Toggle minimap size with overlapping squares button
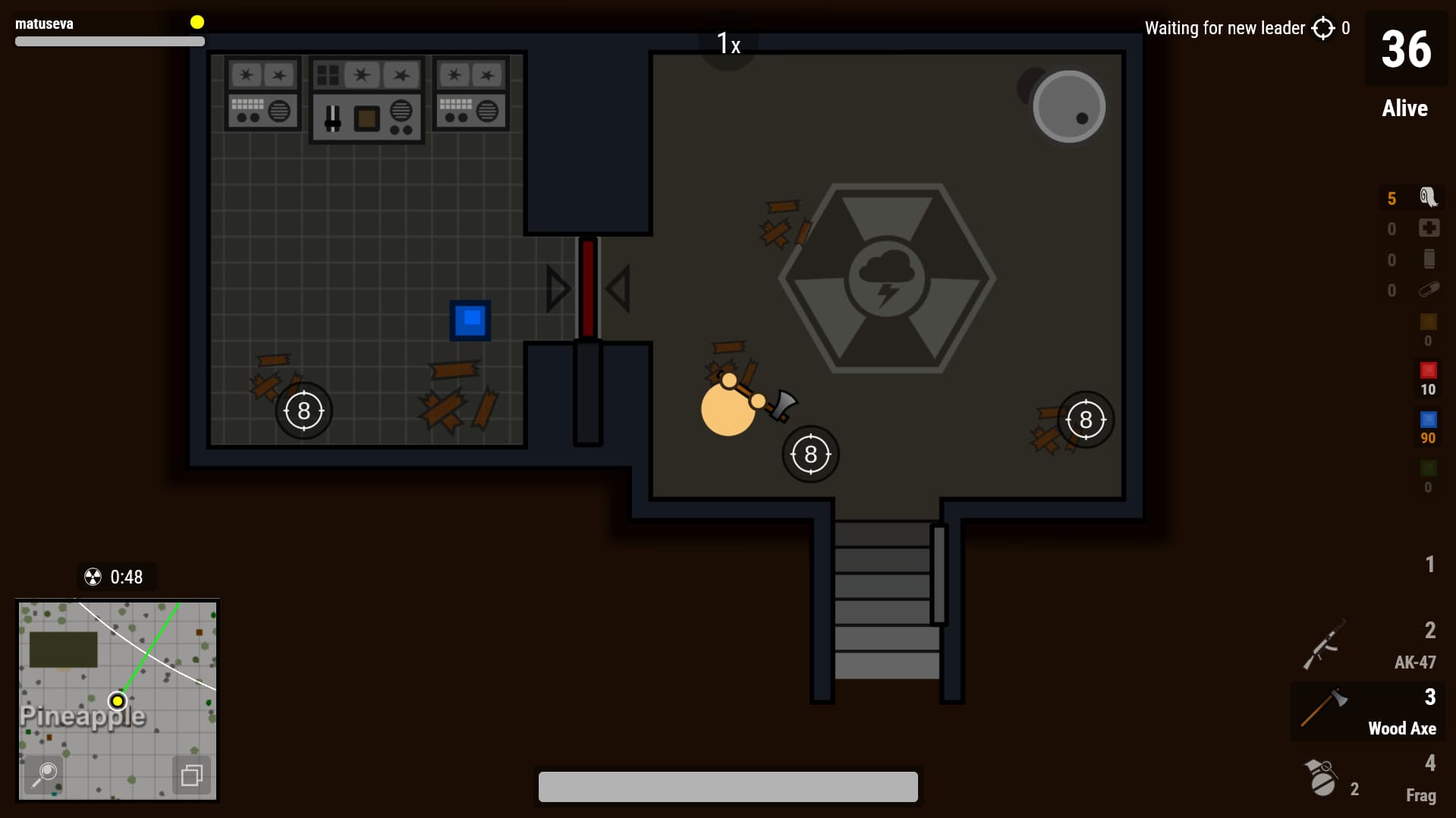The image size is (1456, 818). [190, 775]
